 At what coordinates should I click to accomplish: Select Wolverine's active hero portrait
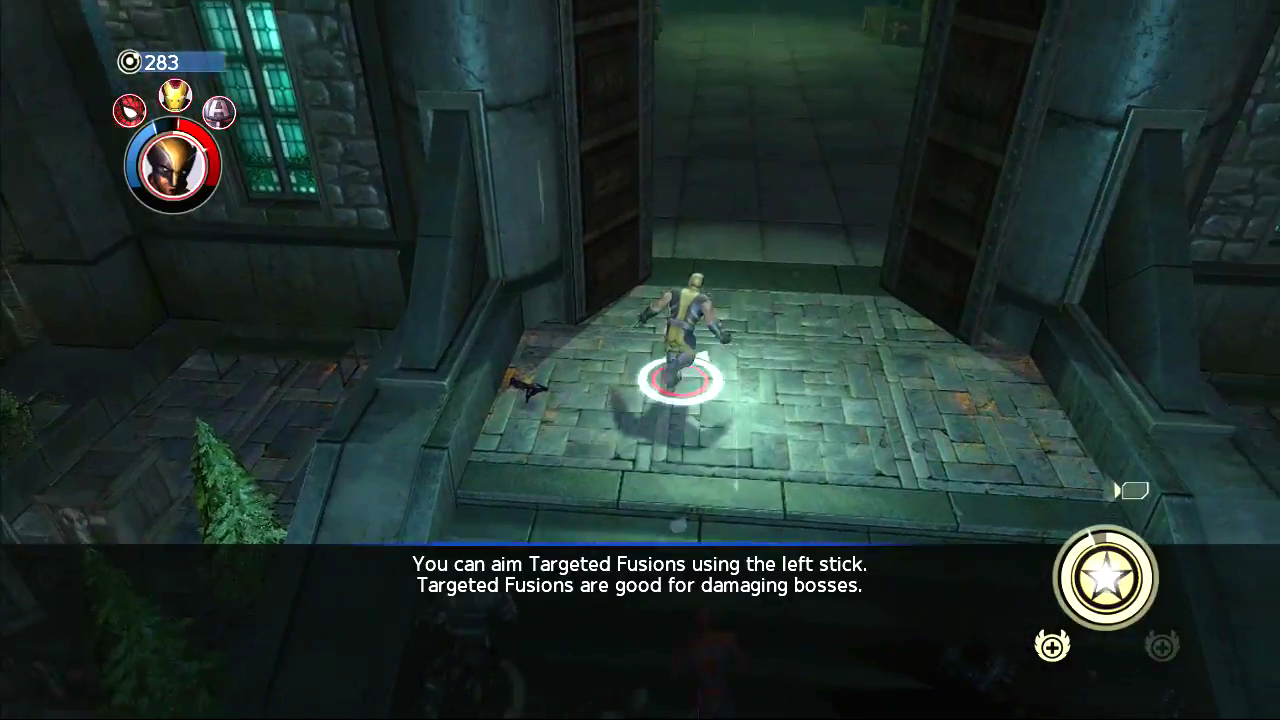point(172,165)
